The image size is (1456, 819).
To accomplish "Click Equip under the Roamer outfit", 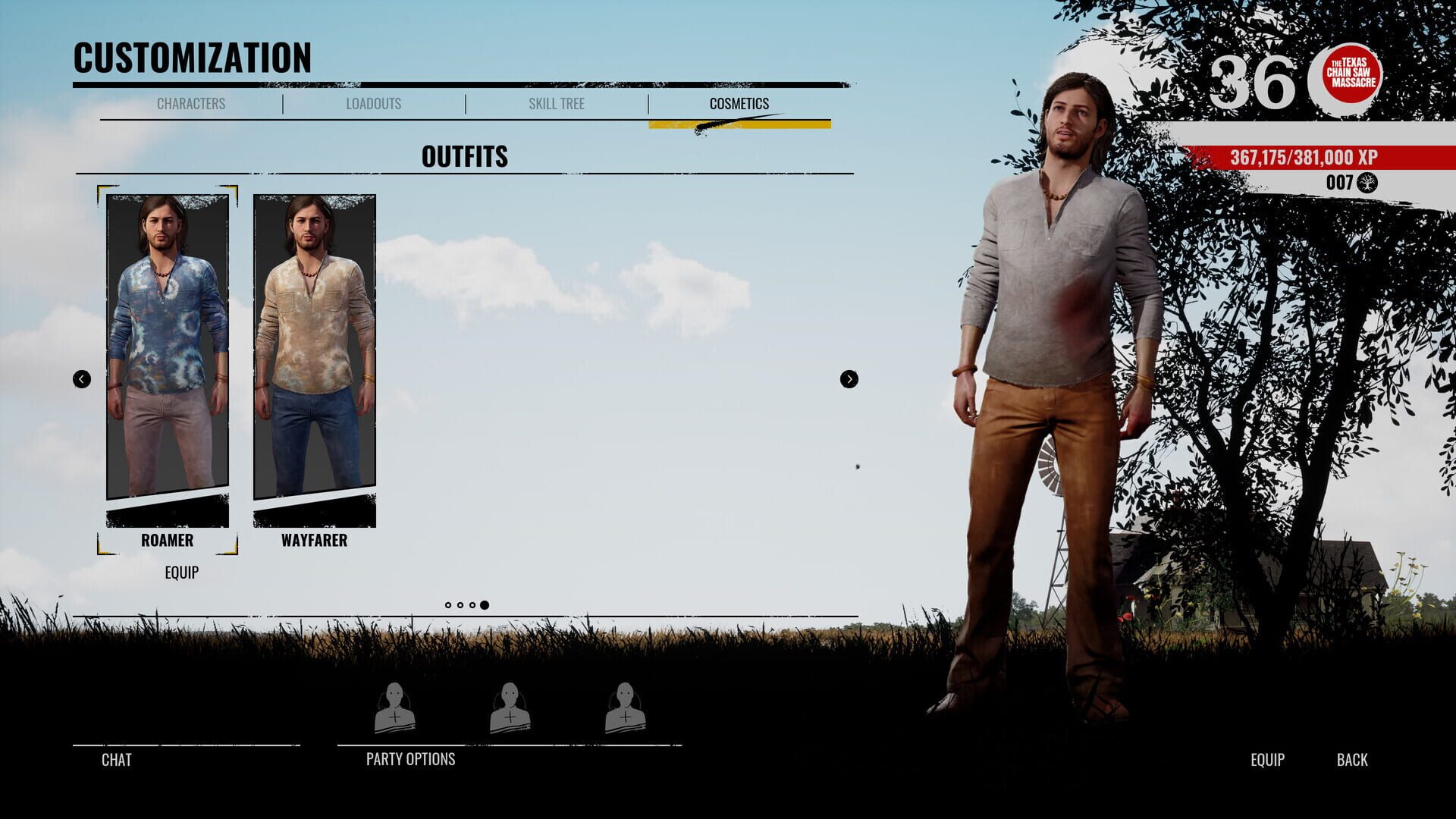I will coord(181,573).
